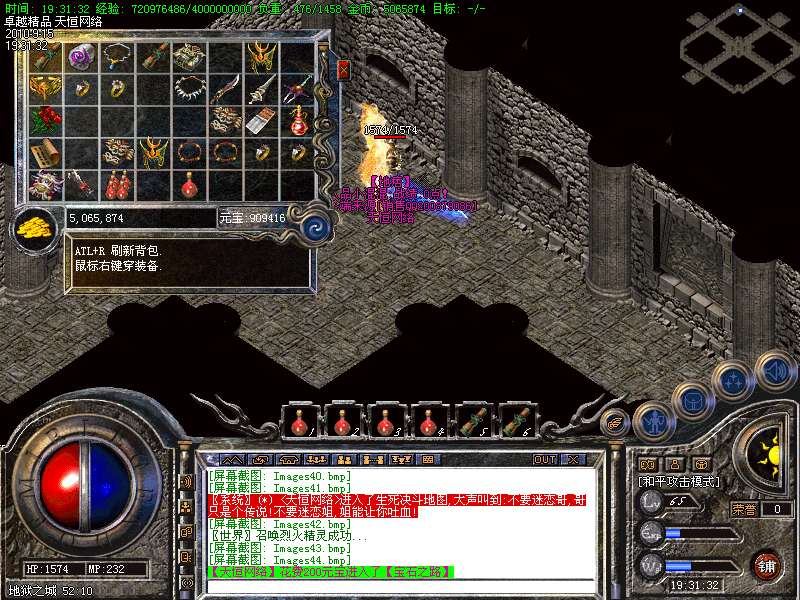The height and width of the screenshot is (600, 800).
Task: Toggle the peace attack mode label
Action: point(679,481)
